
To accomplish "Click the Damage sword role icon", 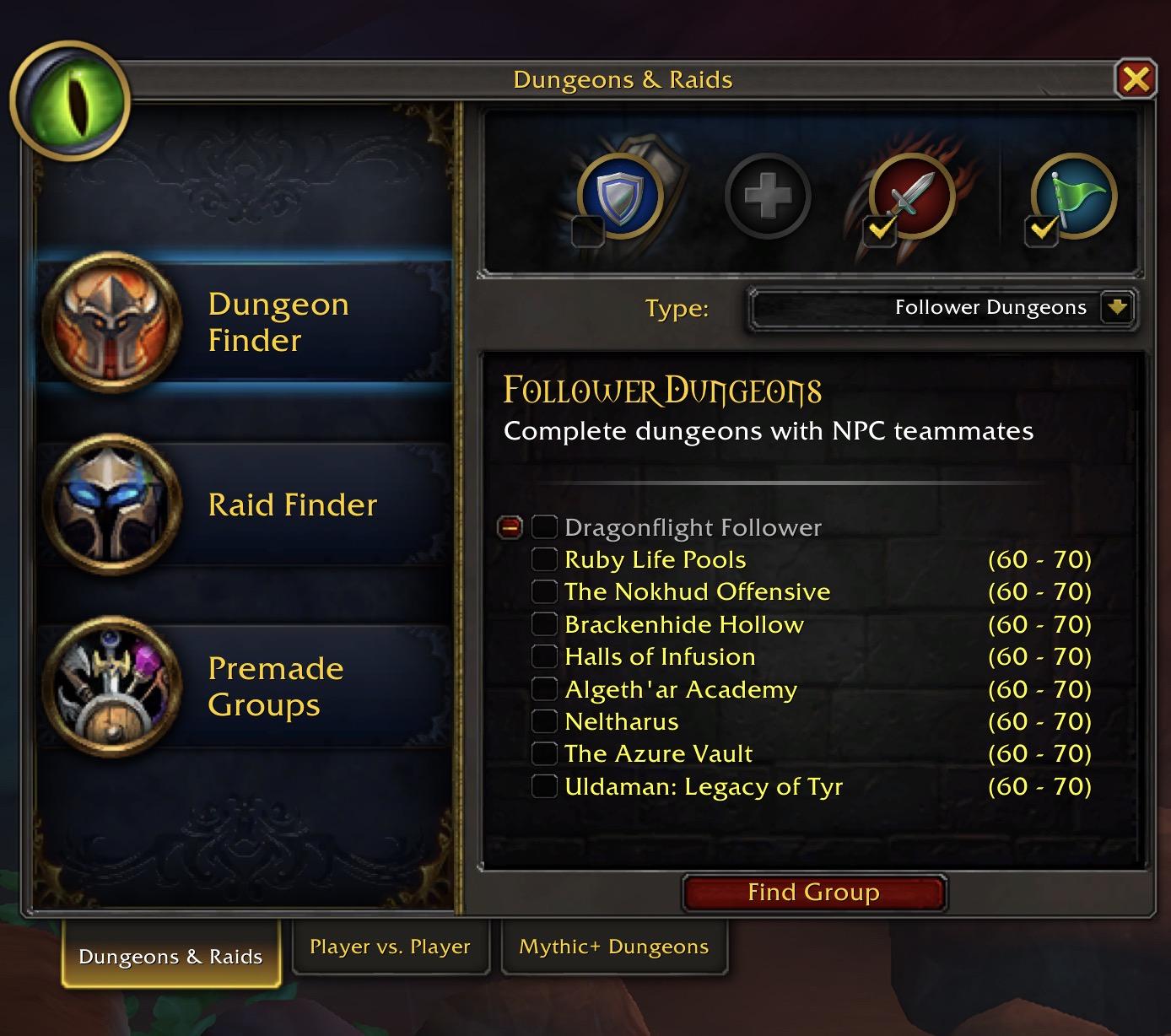I will tap(904, 194).
